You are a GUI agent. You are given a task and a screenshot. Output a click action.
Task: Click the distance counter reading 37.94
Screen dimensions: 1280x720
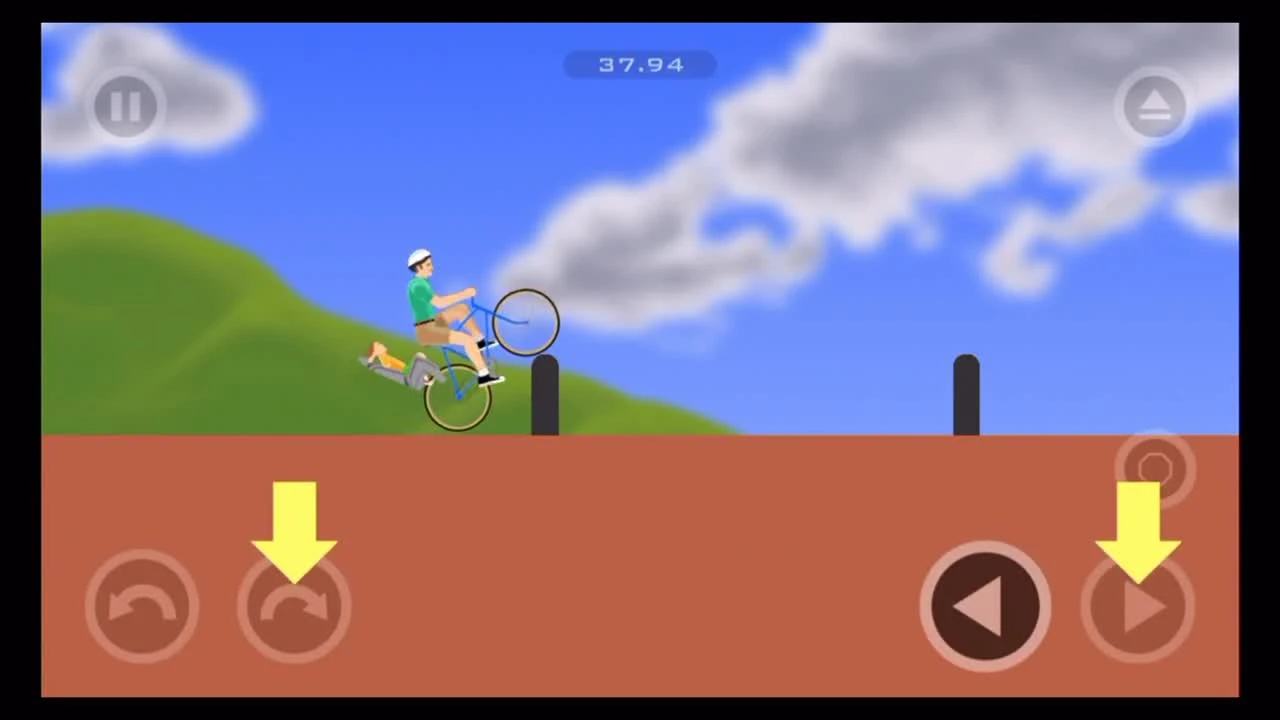640,64
